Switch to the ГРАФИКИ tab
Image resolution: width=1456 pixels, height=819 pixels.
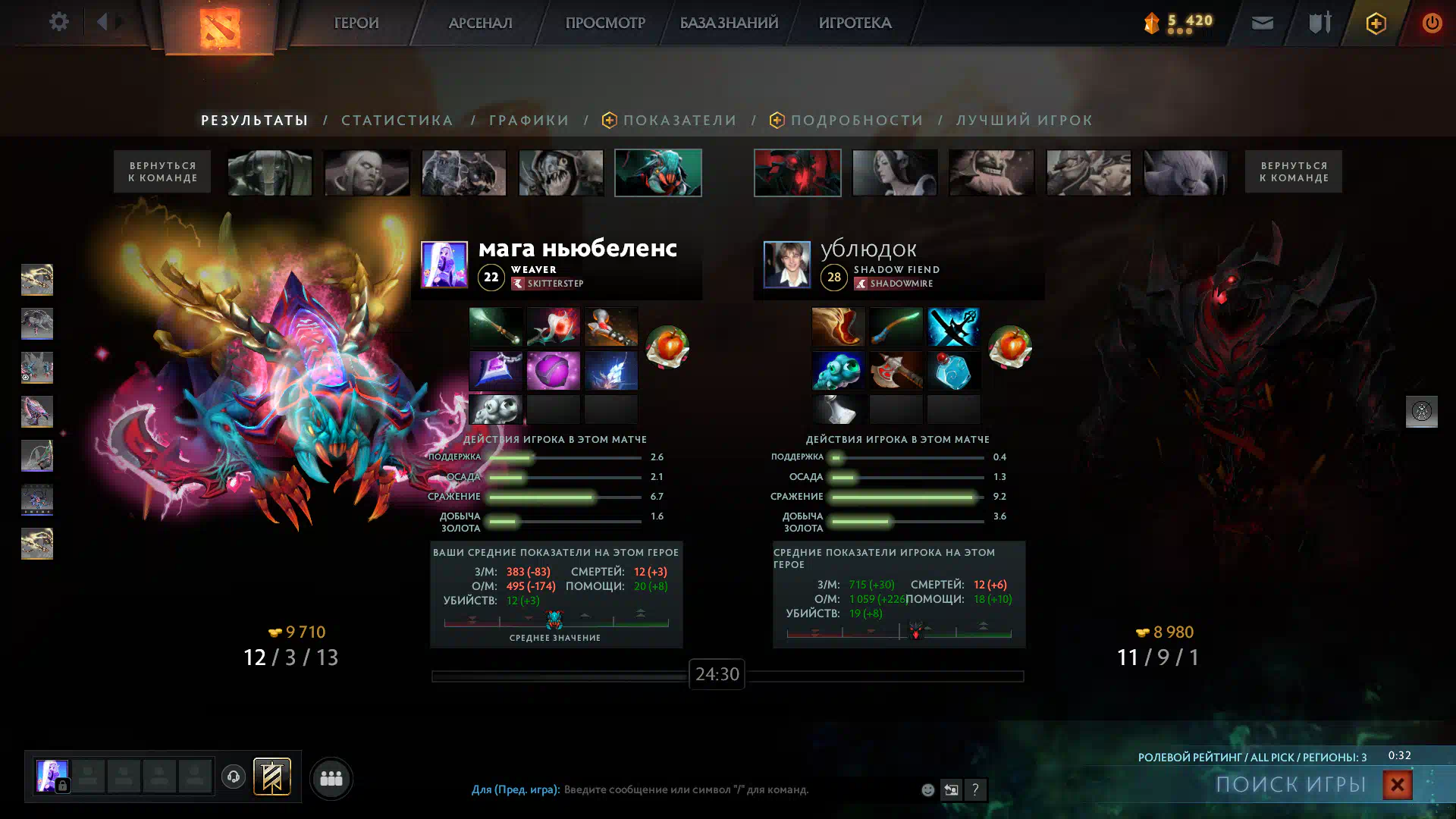pos(529,120)
